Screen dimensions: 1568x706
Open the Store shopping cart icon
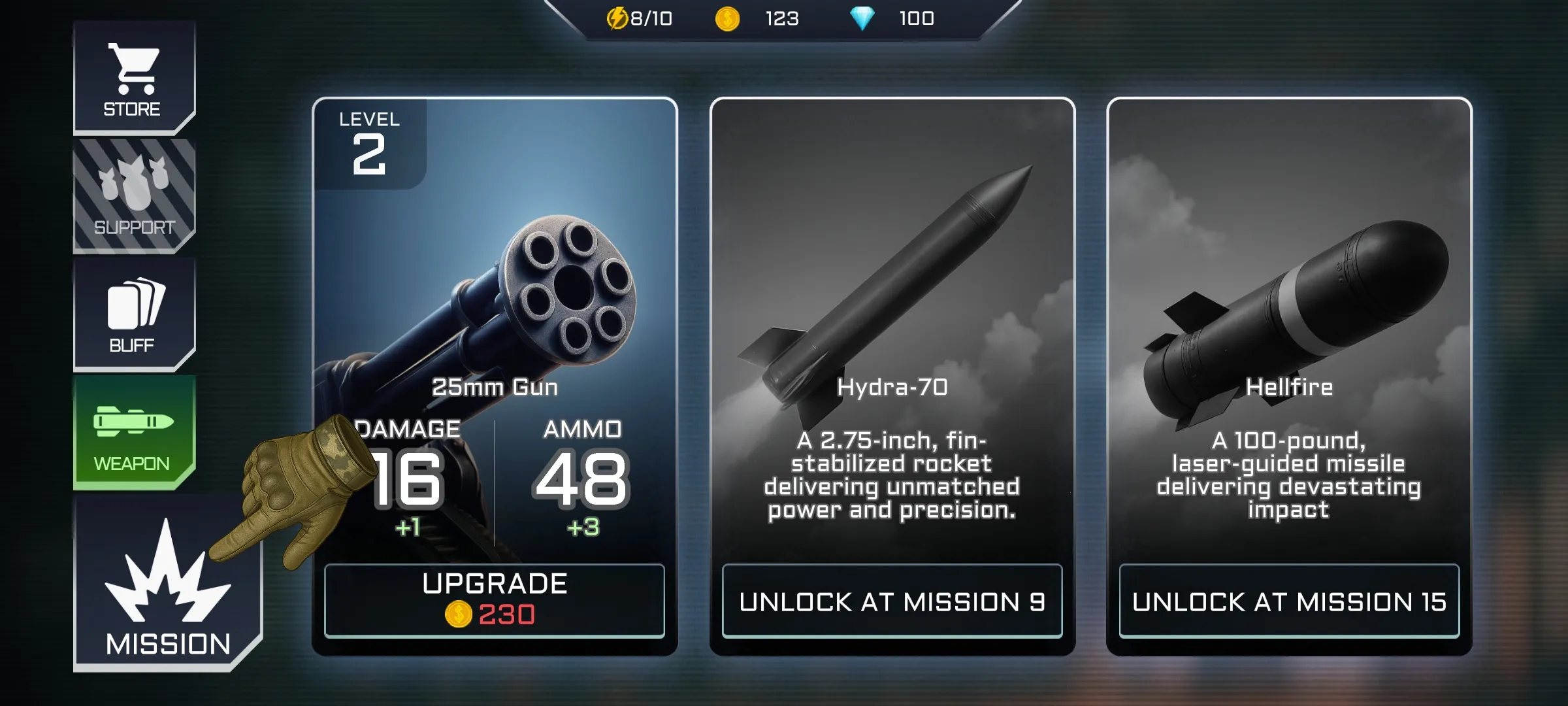click(134, 69)
